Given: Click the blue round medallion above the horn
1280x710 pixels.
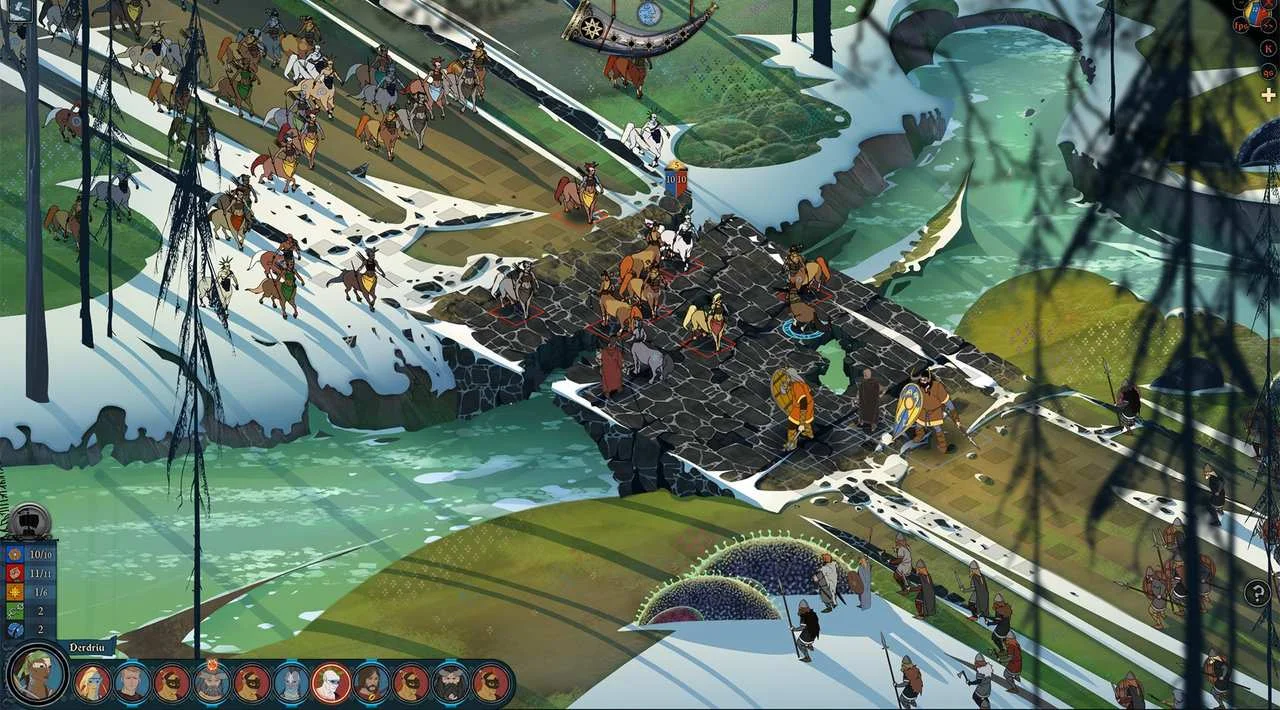Looking at the screenshot, I should 649,13.
